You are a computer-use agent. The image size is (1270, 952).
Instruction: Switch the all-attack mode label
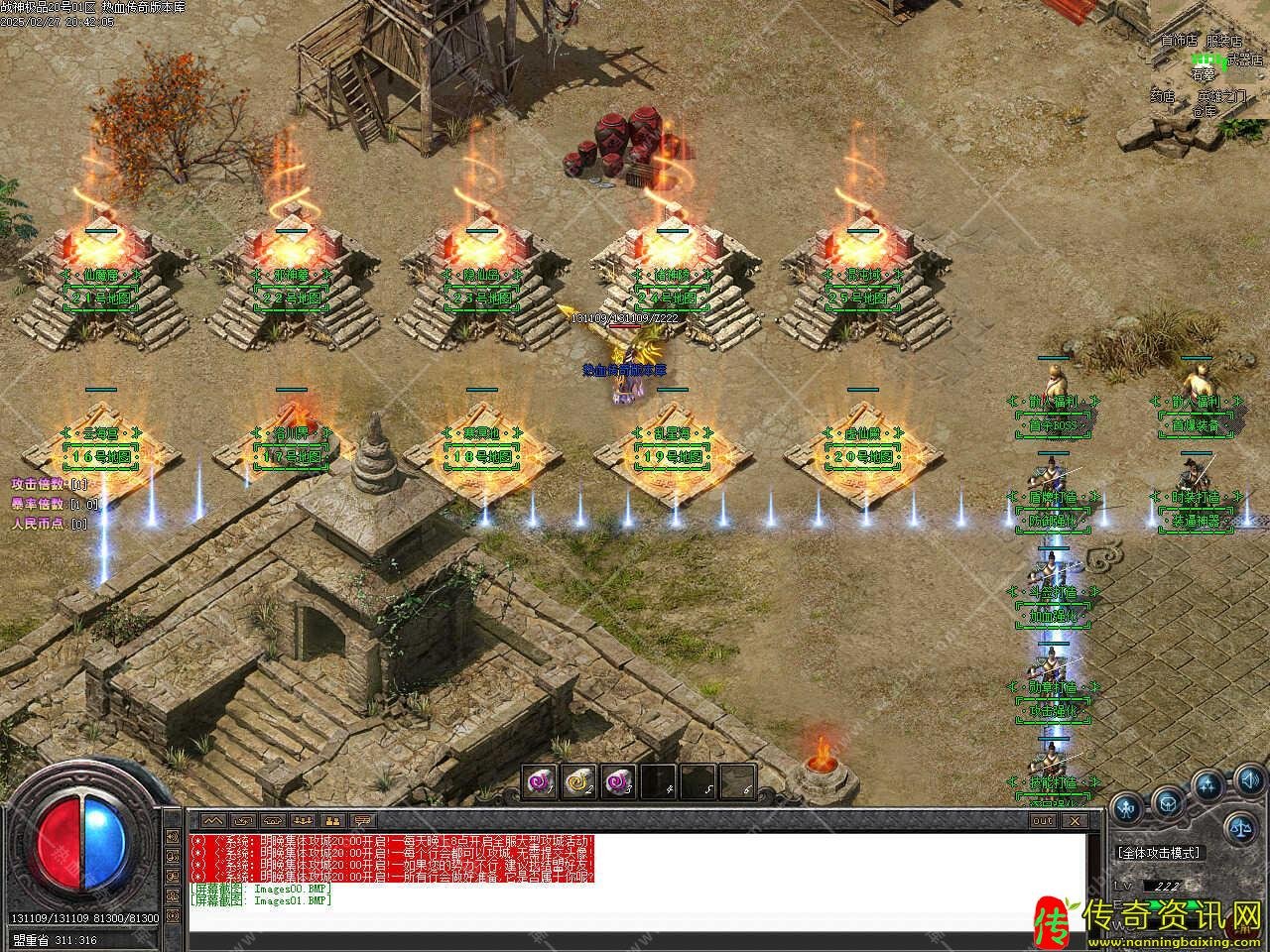pyautogui.click(x=1160, y=852)
